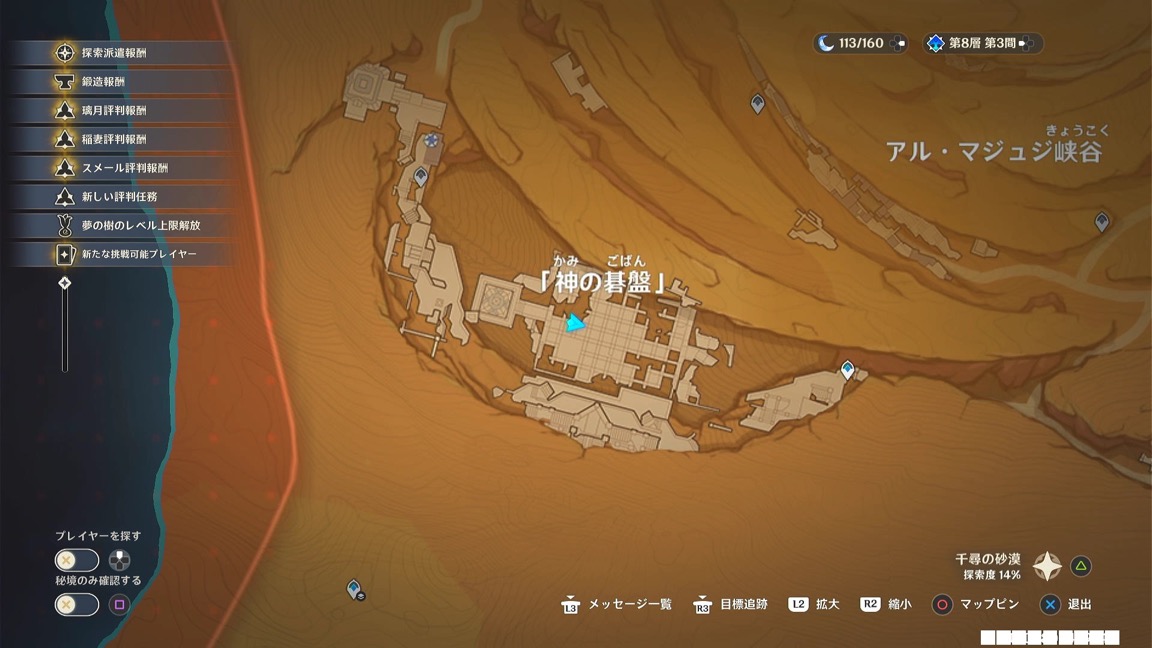Click the round blue-white domain marker on the map
This screenshot has height=648, width=1152.
(431, 141)
